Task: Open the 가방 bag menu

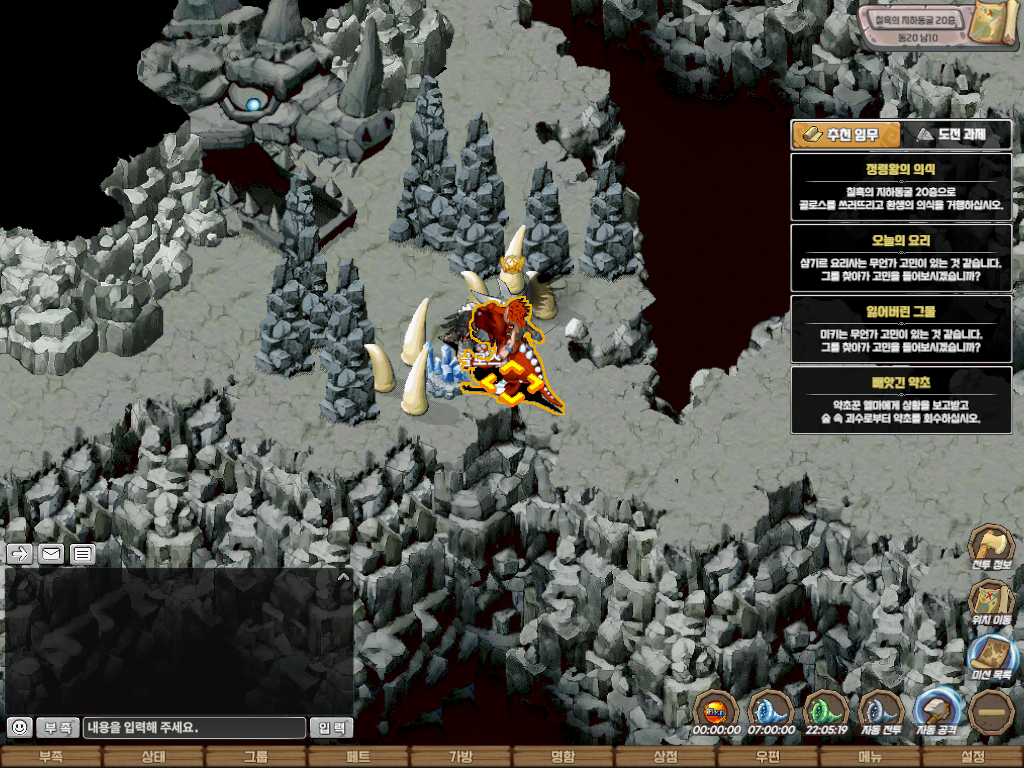Action: (x=460, y=757)
